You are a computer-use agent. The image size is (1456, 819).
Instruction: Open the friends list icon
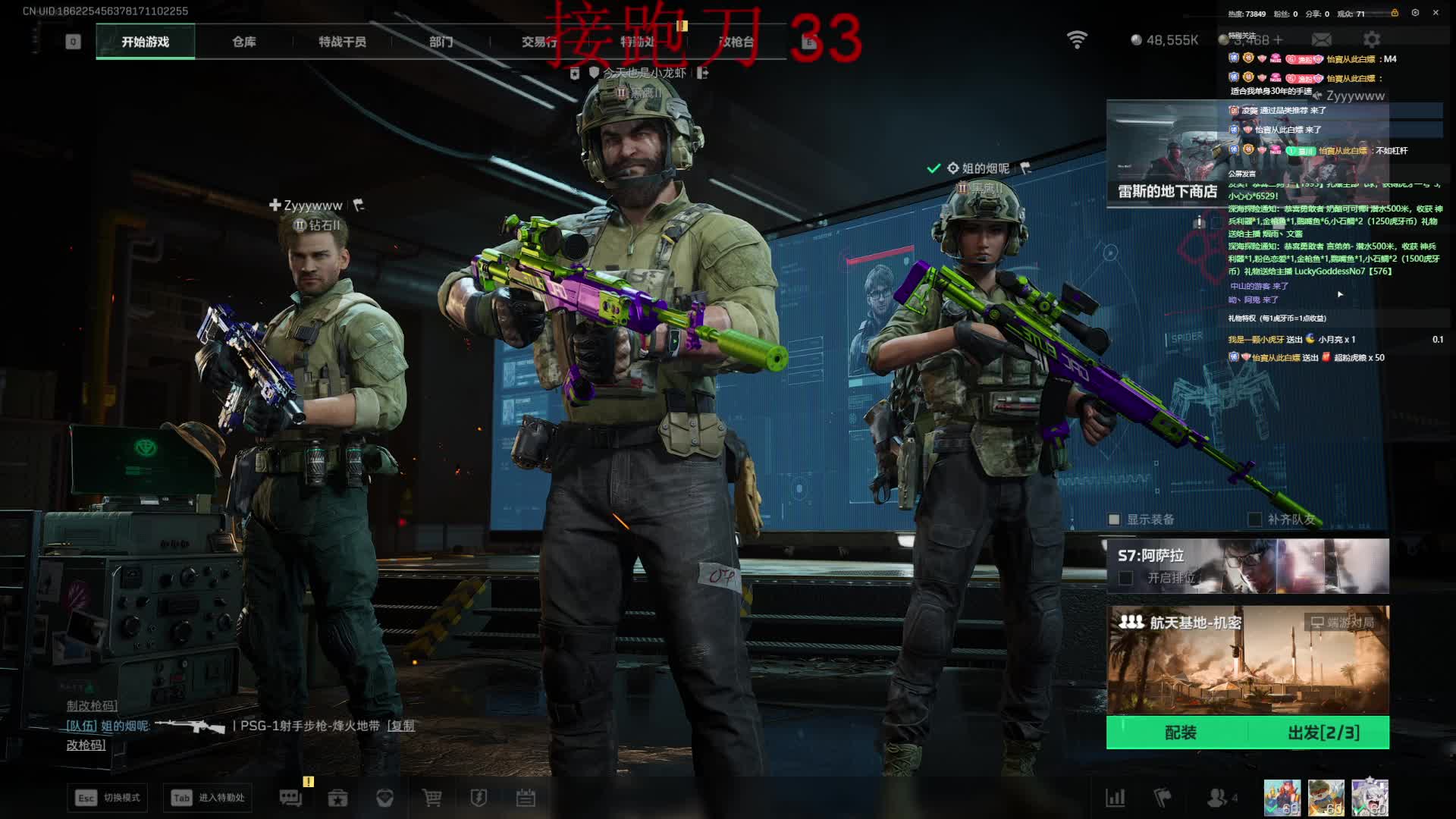(x=1217, y=798)
